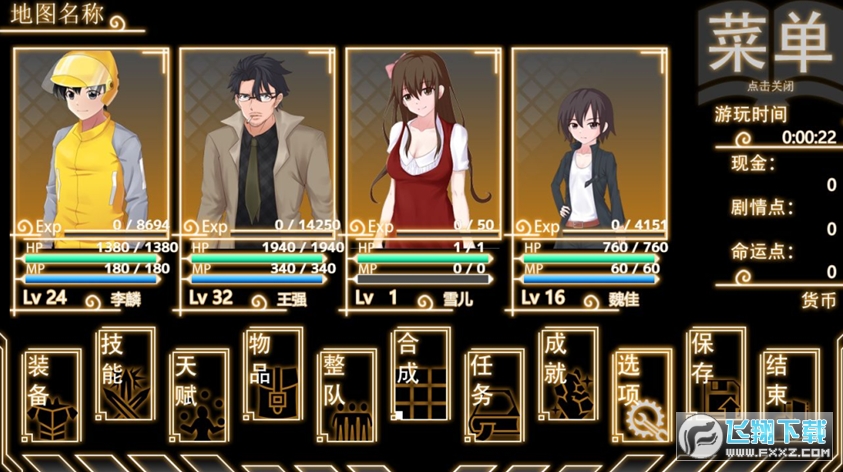Show the 任务 quest list
Viewport: 843px width, 472px height.
pos(495,395)
